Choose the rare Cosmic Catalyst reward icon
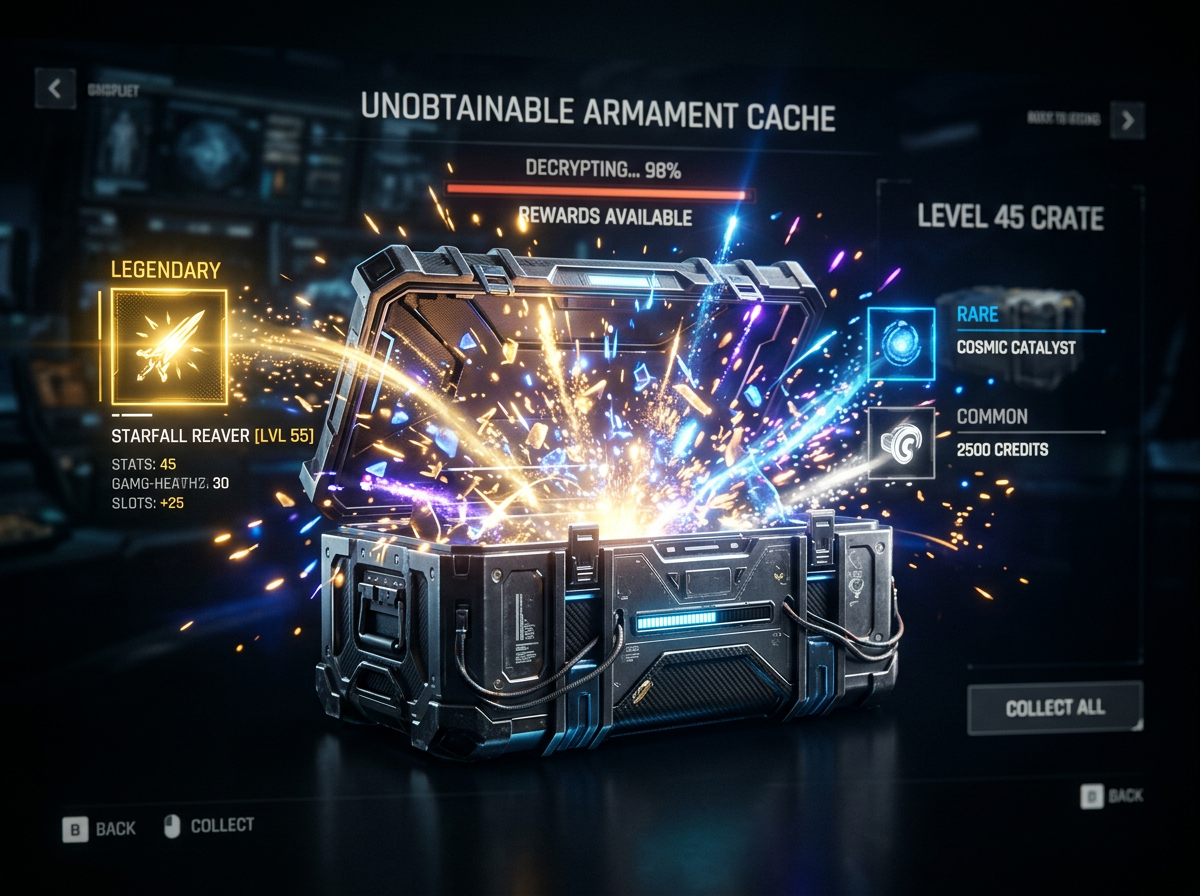 901,343
